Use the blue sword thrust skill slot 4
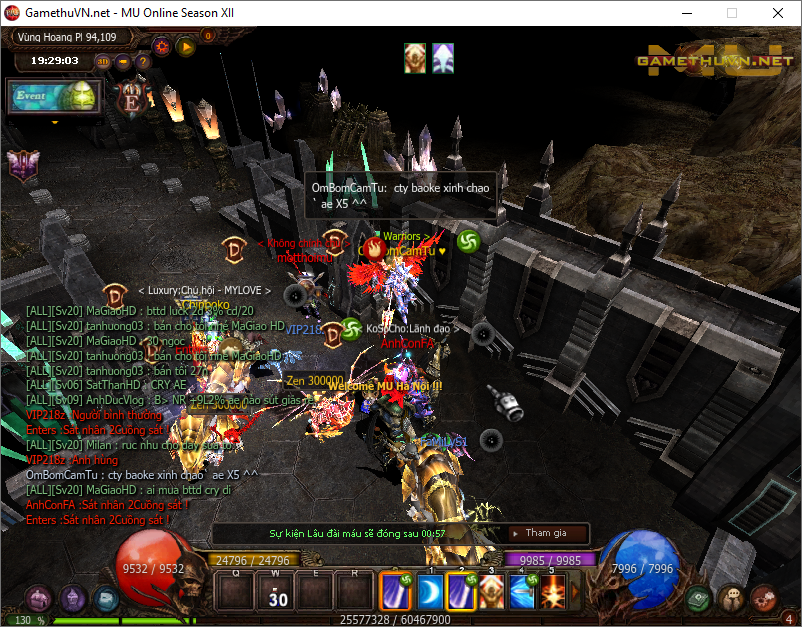This screenshot has height=627, width=802. [522, 591]
